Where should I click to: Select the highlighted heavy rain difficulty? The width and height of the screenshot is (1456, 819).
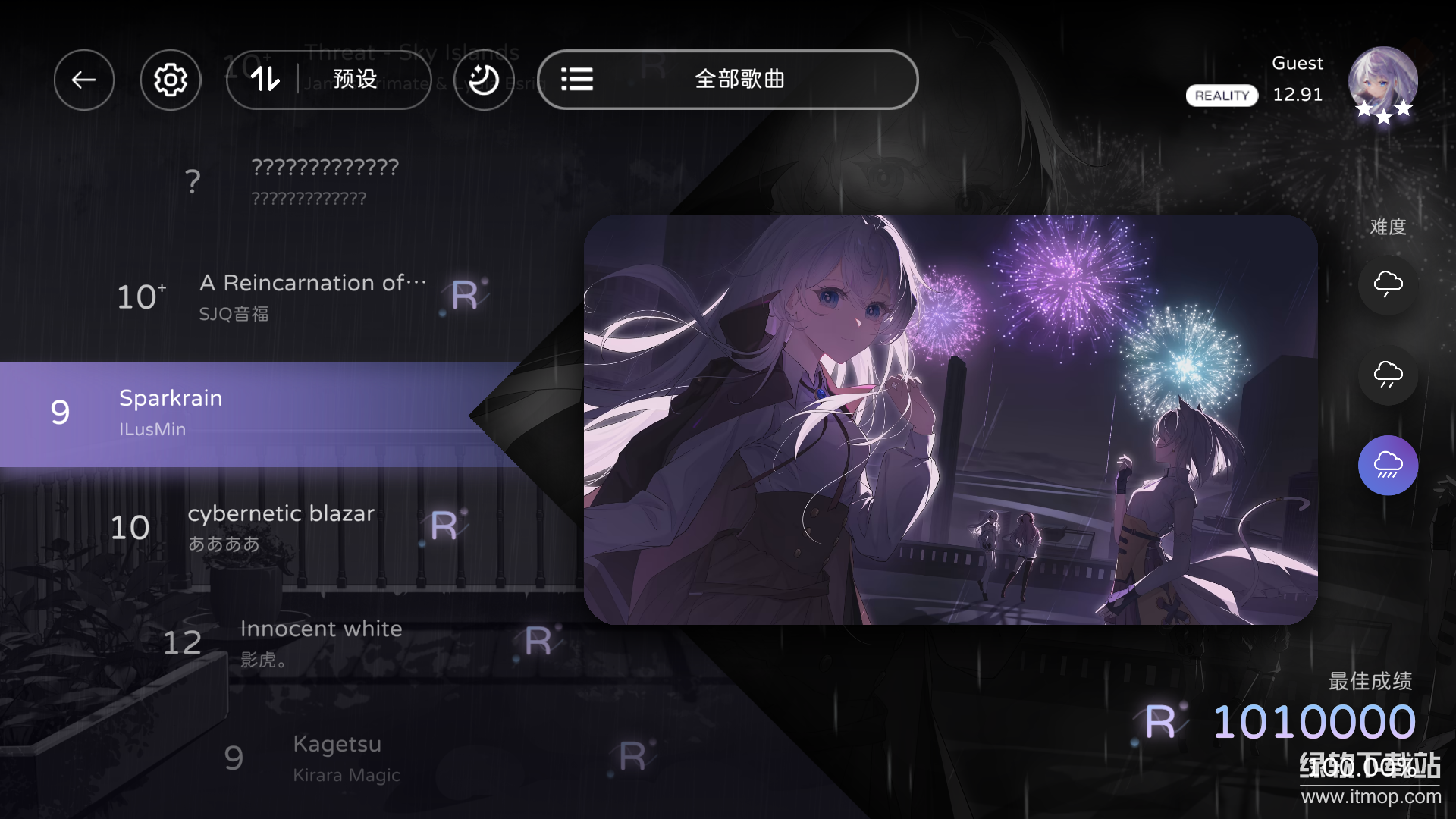[x=1389, y=465]
